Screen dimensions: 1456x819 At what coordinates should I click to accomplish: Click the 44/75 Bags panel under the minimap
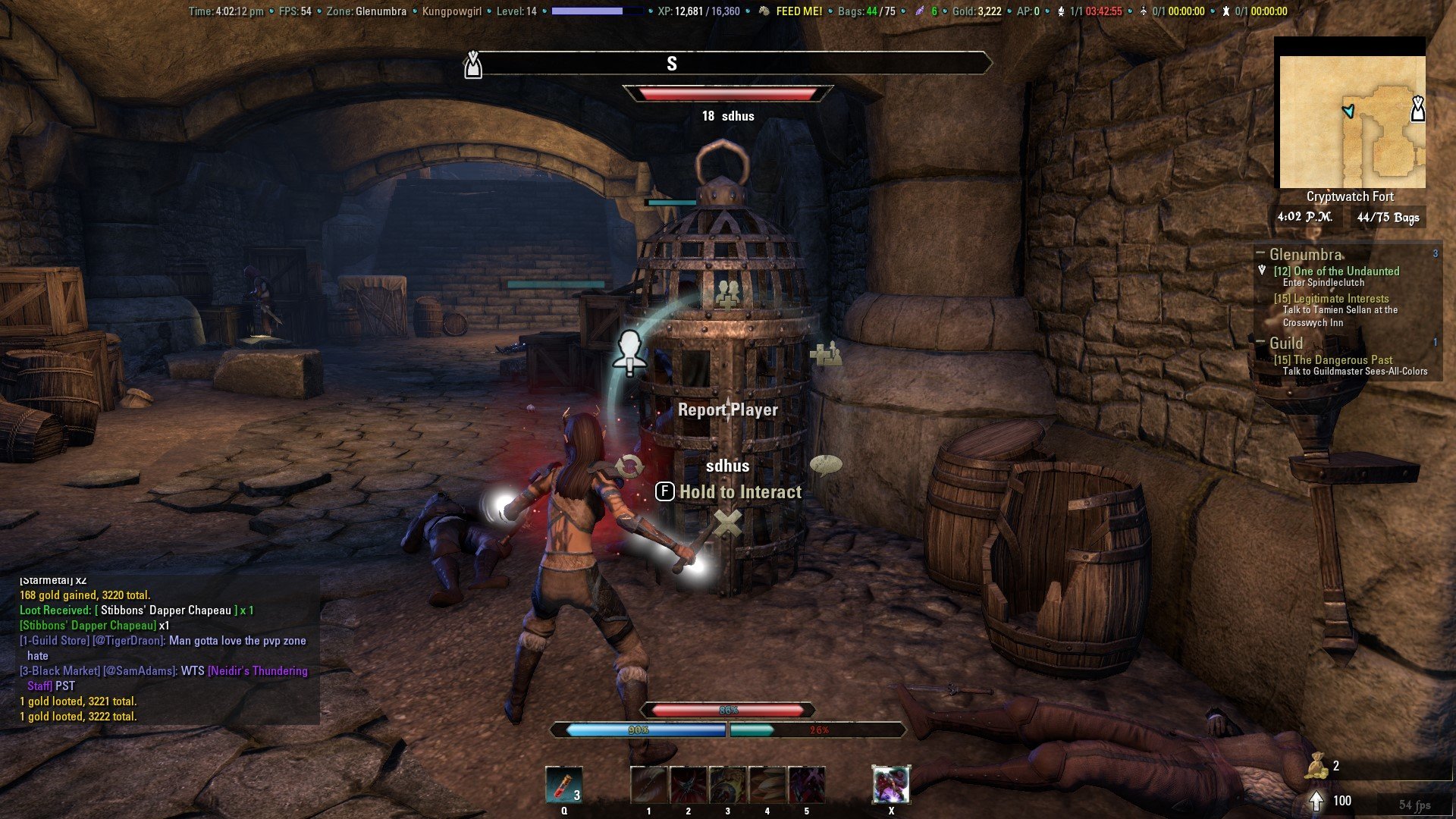[1387, 218]
